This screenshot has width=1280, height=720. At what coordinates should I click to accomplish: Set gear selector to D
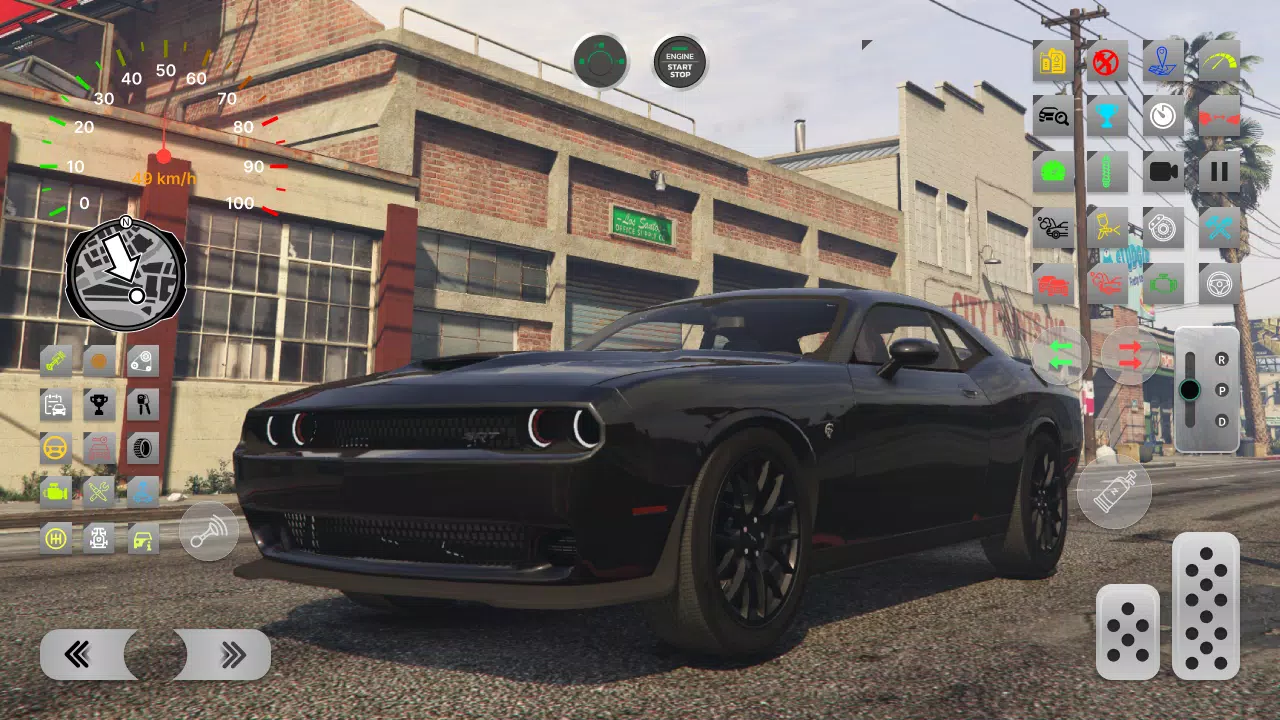[1222, 419]
